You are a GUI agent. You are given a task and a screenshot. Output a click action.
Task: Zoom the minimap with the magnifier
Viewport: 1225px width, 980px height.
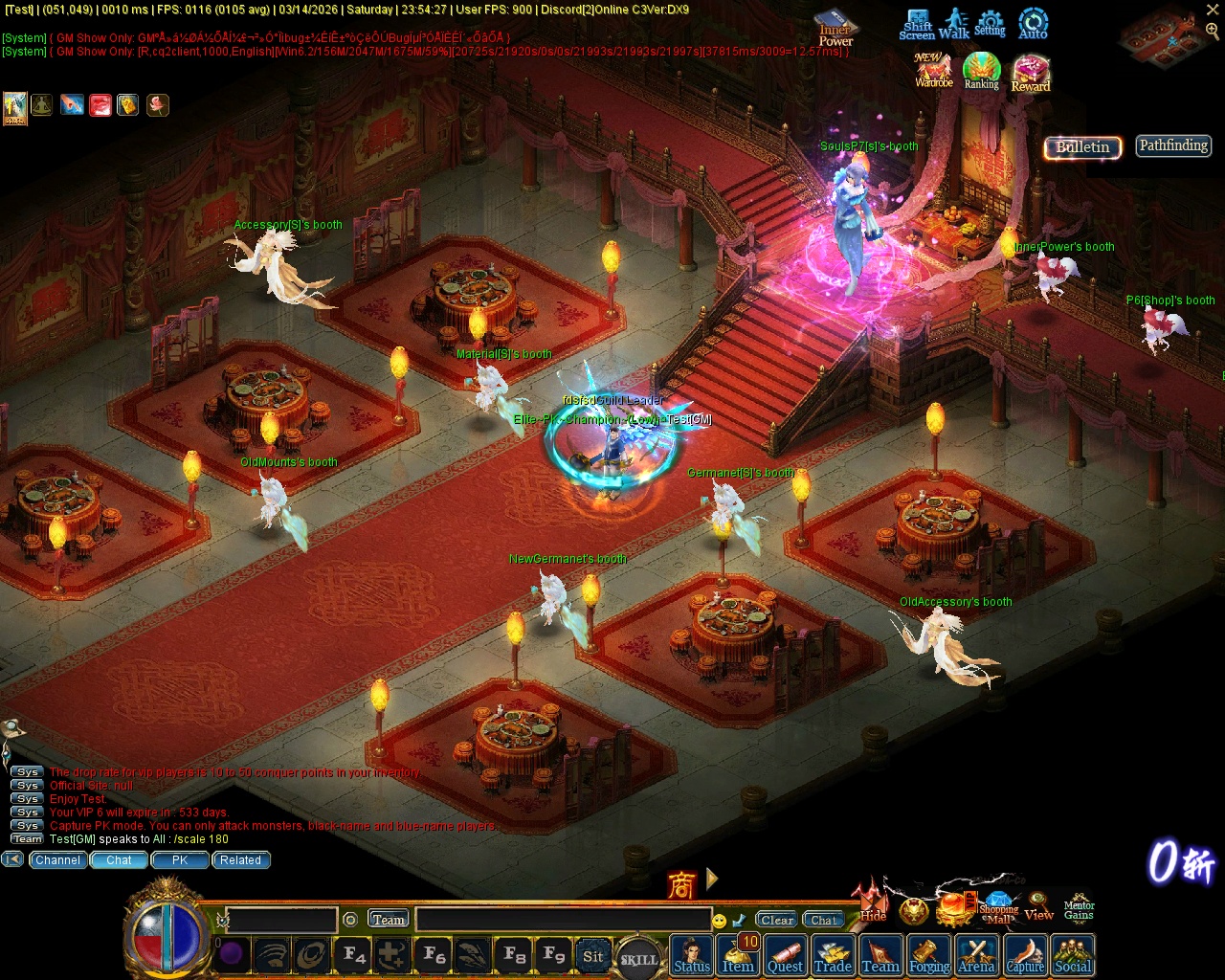(1212, 31)
